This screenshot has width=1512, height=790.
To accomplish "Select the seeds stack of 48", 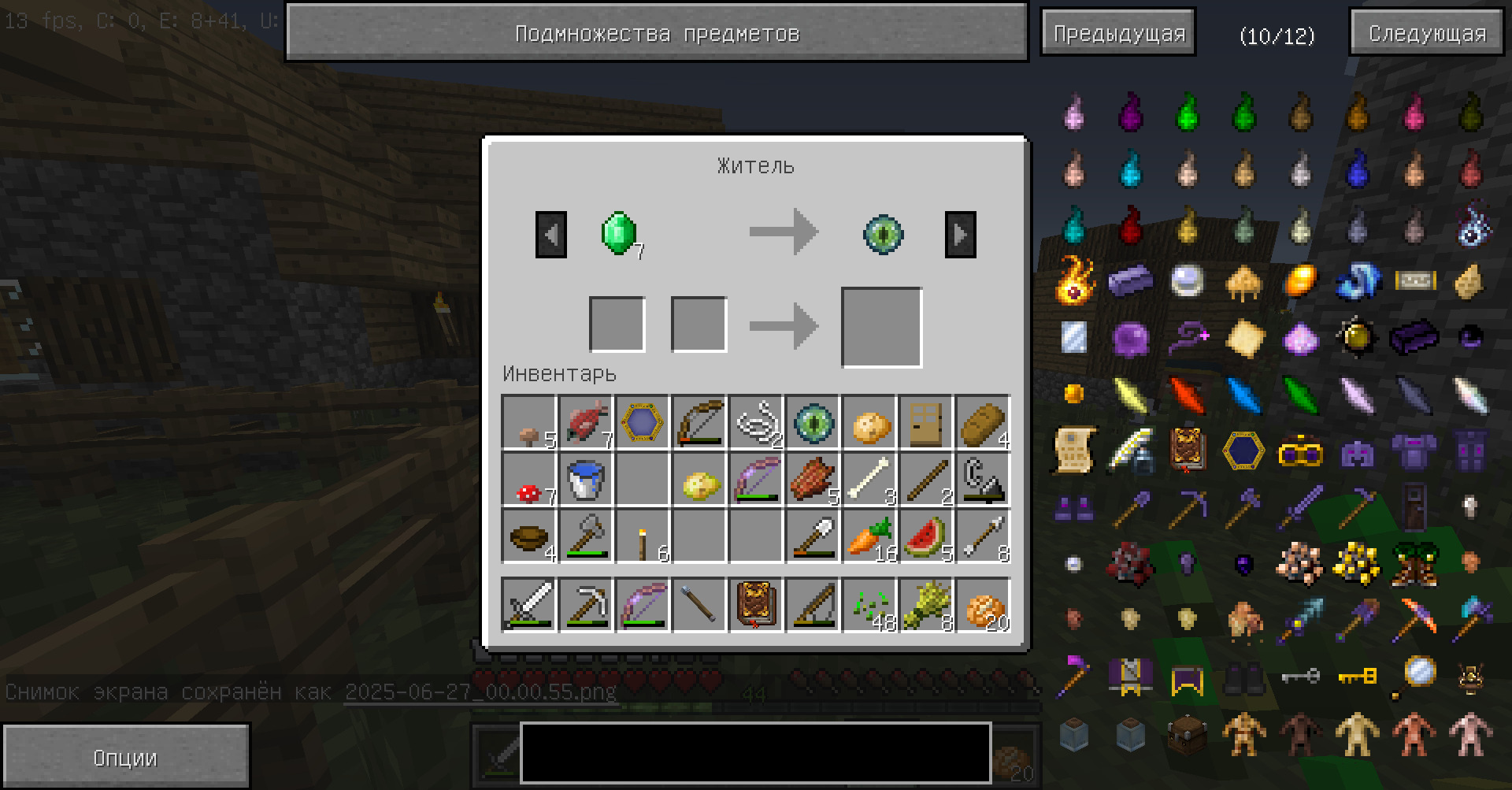I will point(869,606).
